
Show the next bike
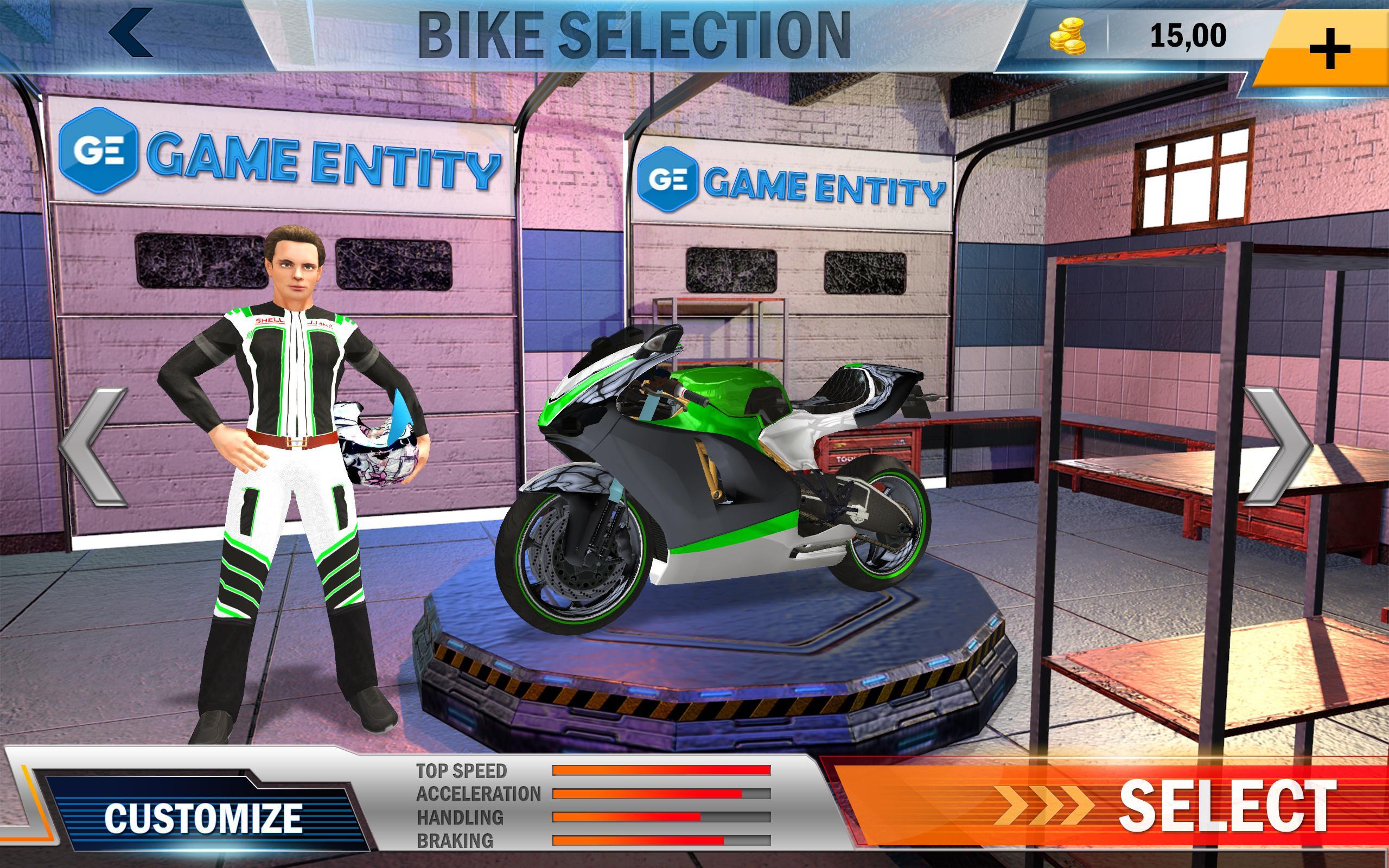(x=1278, y=446)
